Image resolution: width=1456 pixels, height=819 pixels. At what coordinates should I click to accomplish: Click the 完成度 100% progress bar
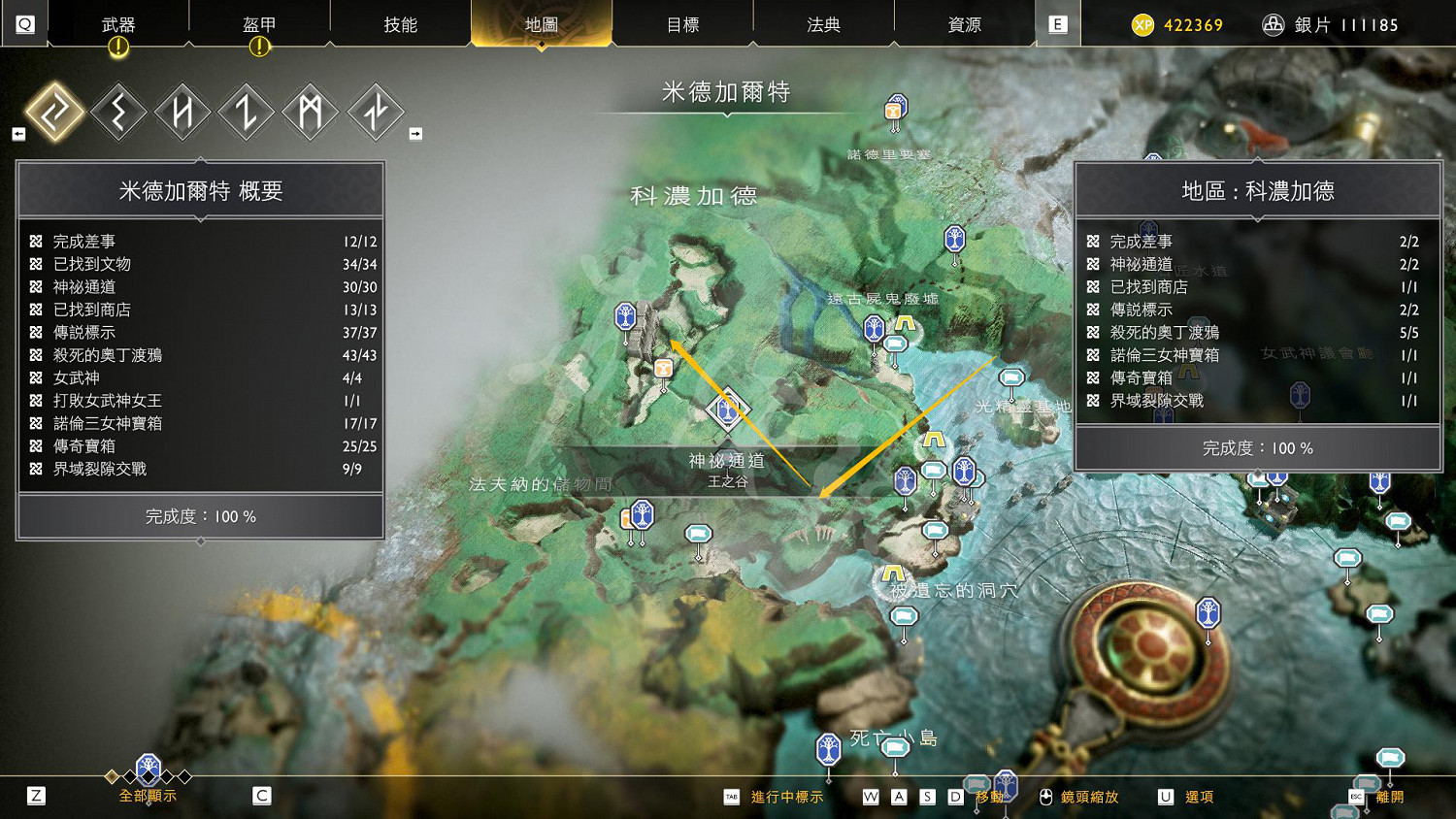point(200,517)
